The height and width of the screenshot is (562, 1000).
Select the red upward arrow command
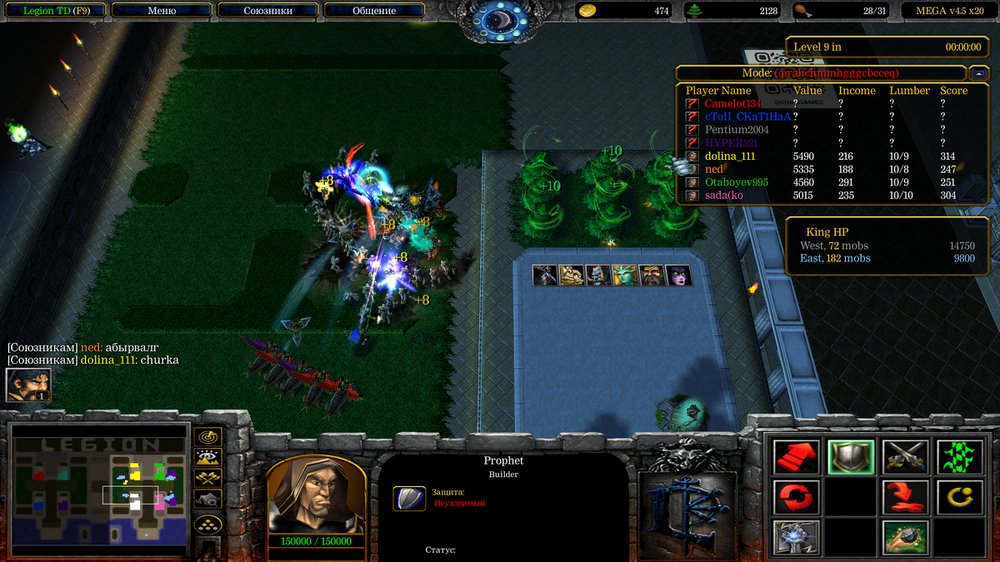tap(796, 457)
